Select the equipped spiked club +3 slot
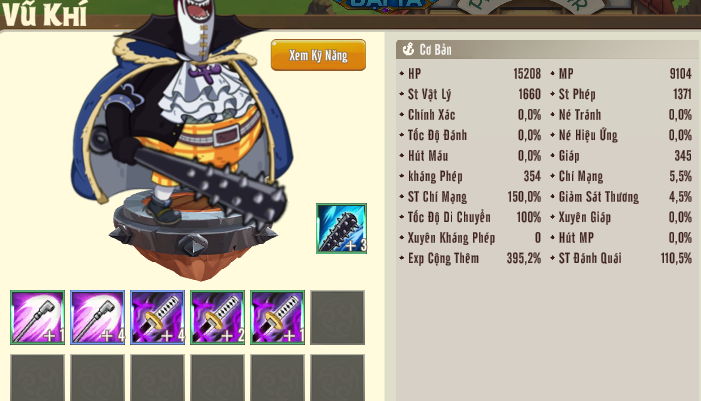Screen dimensions: 701x401 coord(341,228)
